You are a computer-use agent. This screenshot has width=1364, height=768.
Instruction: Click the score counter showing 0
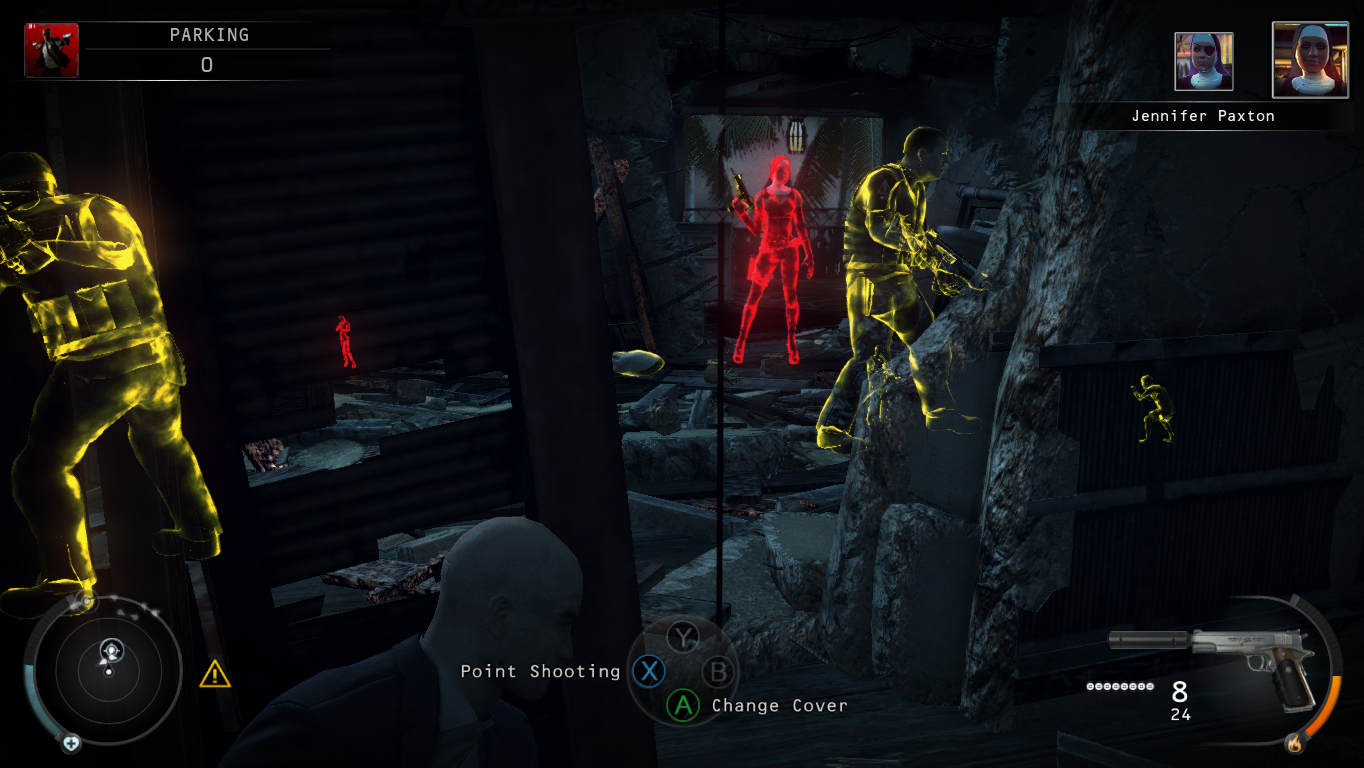click(205, 62)
